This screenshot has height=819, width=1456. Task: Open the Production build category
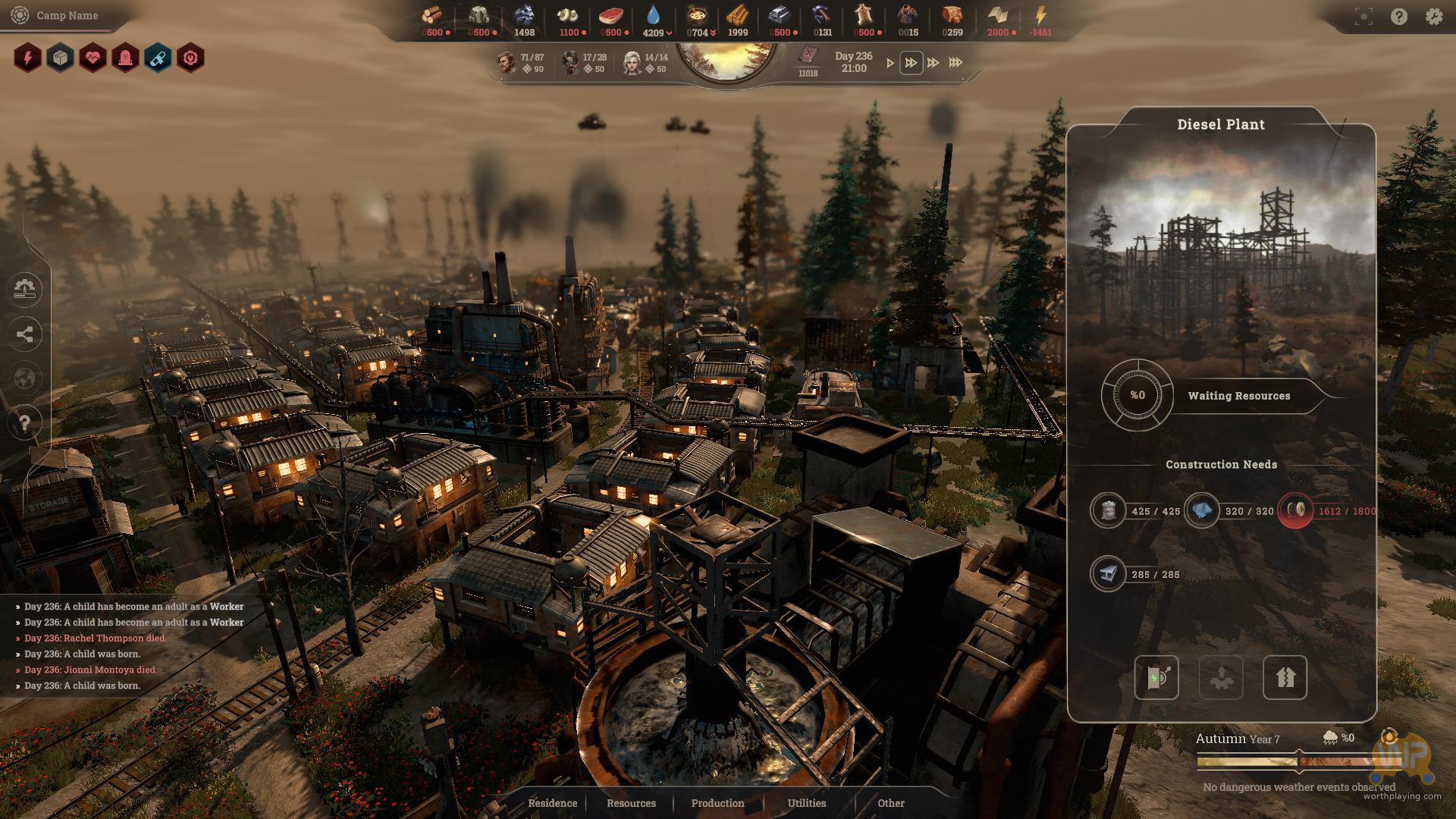pyautogui.click(x=717, y=803)
